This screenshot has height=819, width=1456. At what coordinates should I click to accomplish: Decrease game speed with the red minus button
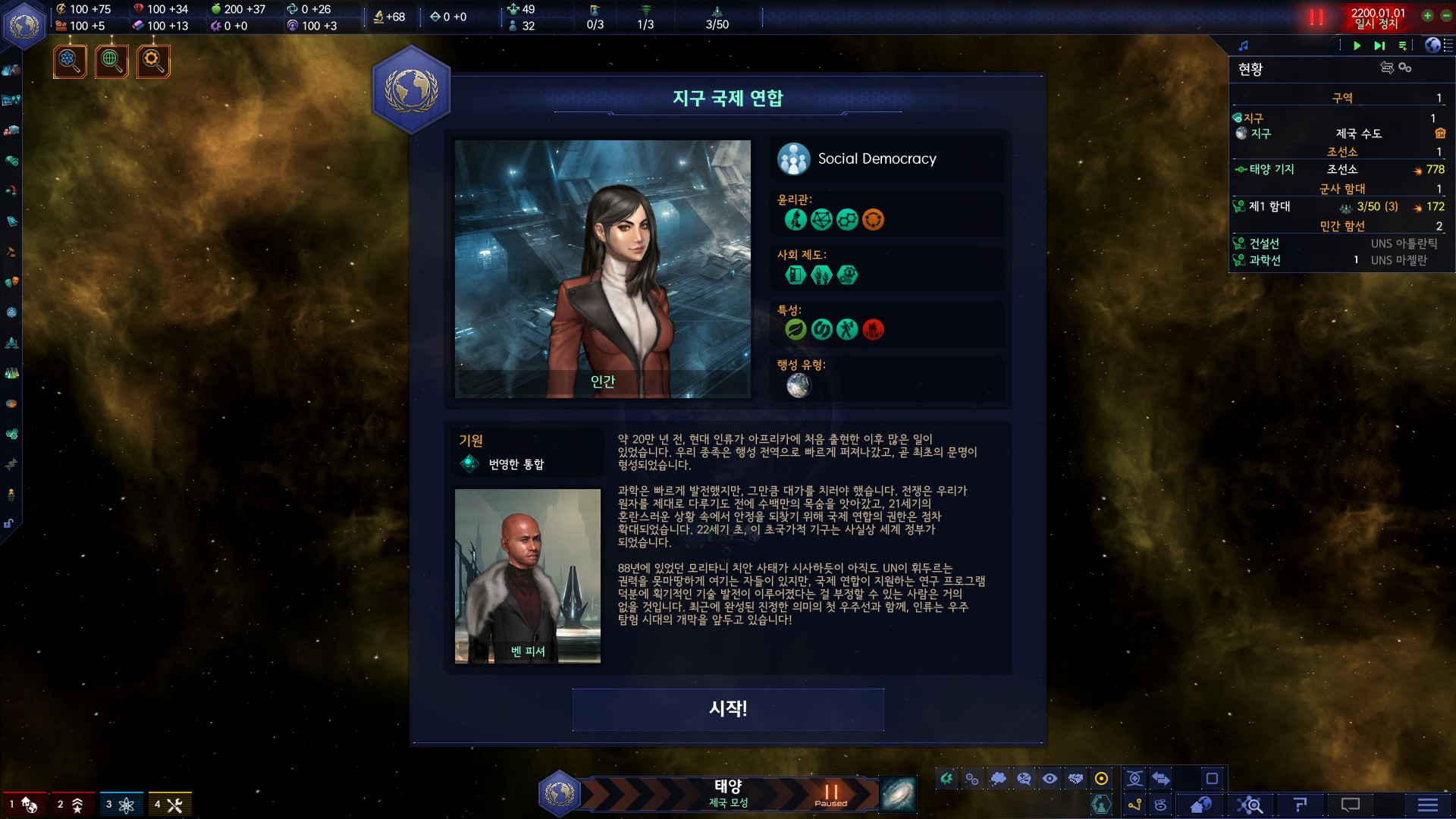coord(1446,15)
